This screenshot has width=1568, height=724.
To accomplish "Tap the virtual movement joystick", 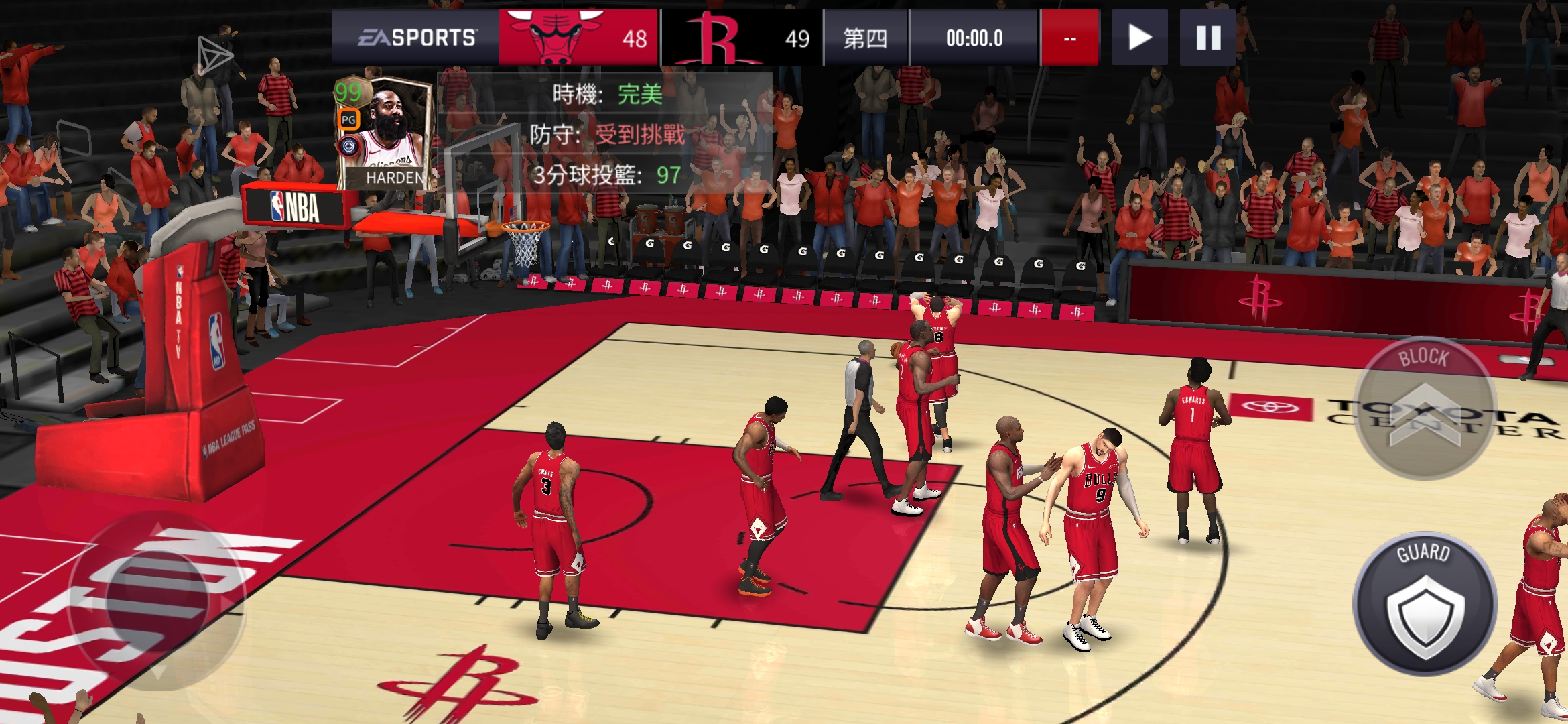I will 158,600.
